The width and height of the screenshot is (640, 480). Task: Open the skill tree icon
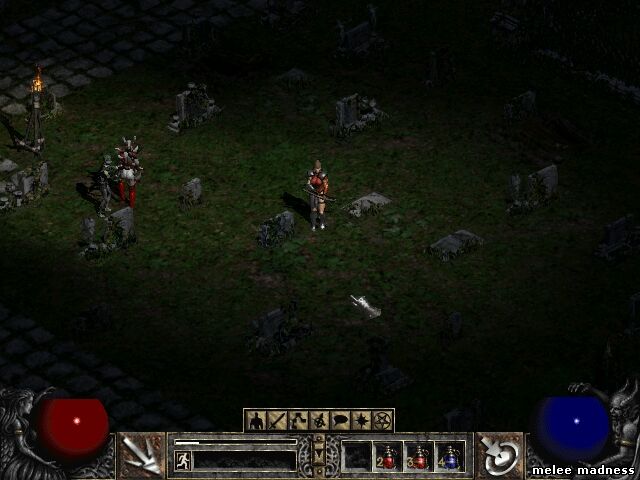298,421
